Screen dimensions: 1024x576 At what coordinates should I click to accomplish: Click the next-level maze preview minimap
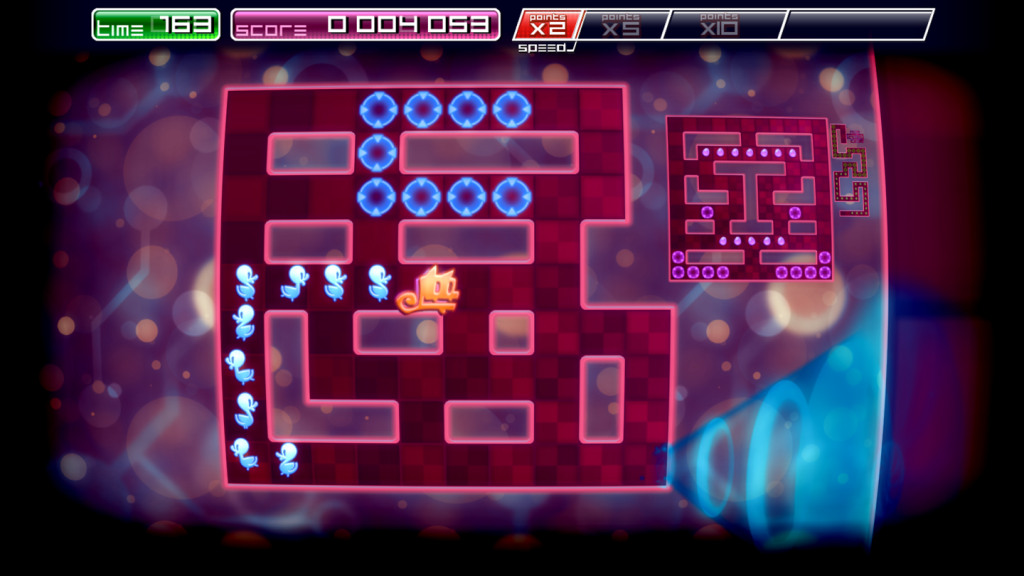(x=750, y=198)
